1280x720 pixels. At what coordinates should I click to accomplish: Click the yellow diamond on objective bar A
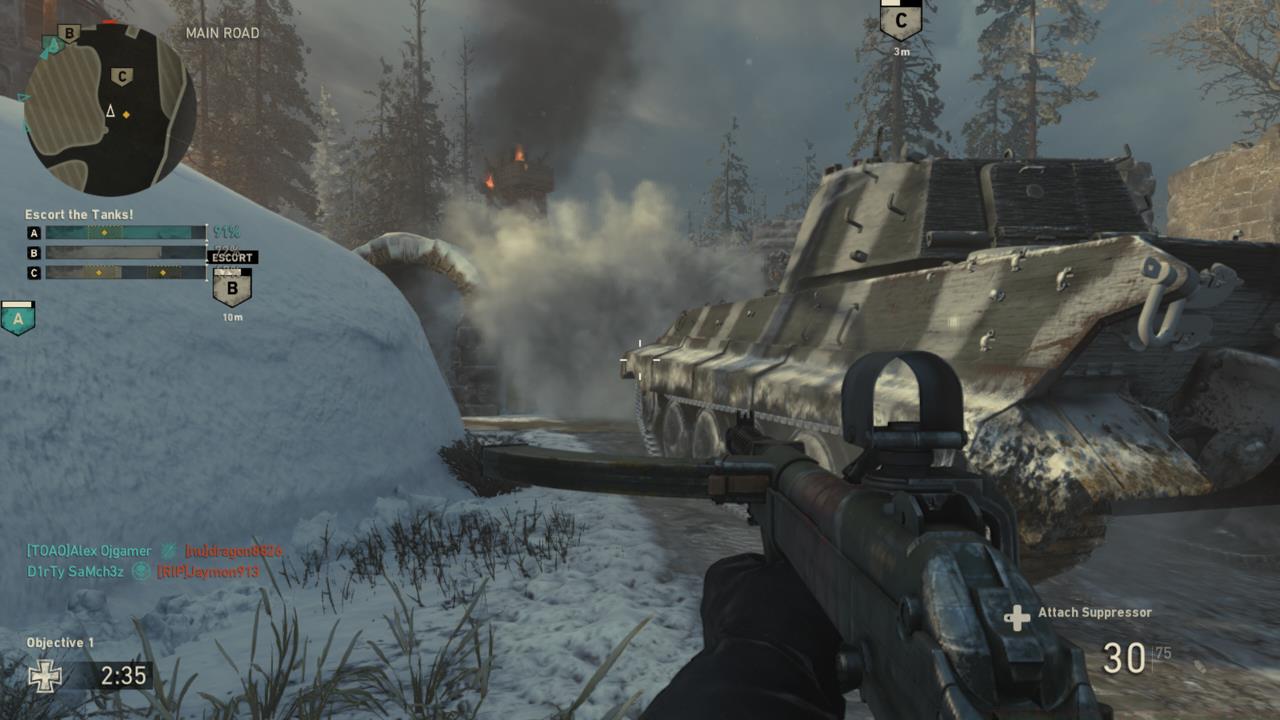pos(103,231)
